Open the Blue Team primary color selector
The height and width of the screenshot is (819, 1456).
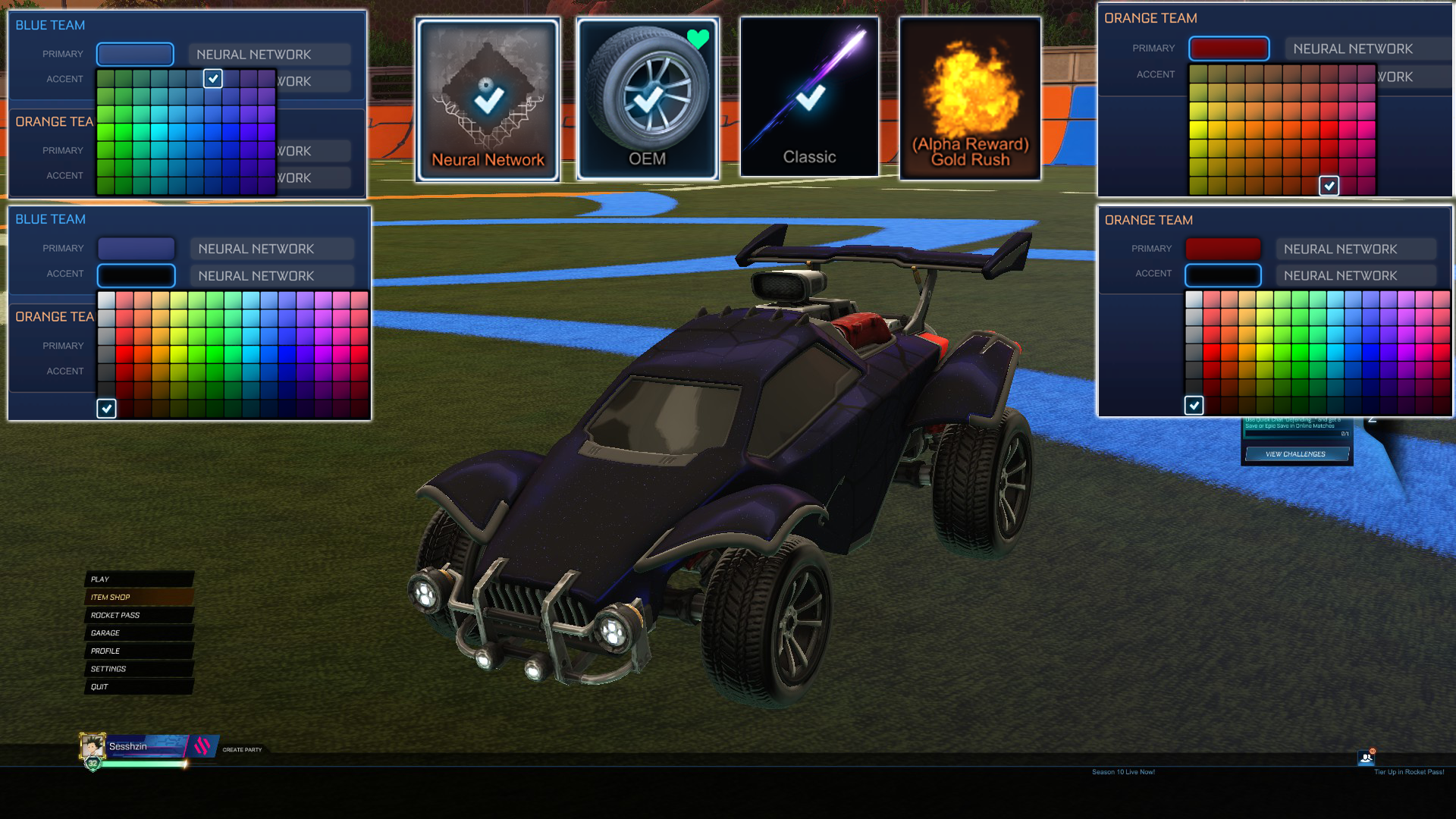pyautogui.click(x=135, y=54)
